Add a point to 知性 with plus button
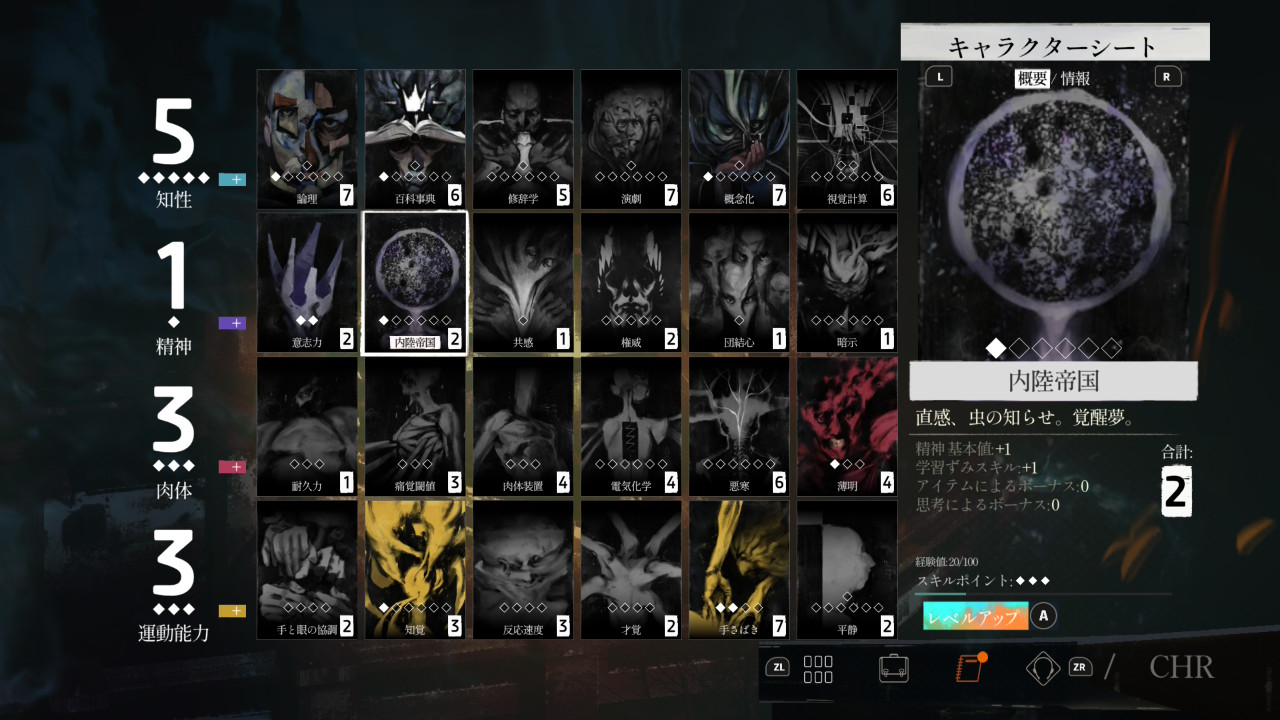The height and width of the screenshot is (720, 1280). 232,180
